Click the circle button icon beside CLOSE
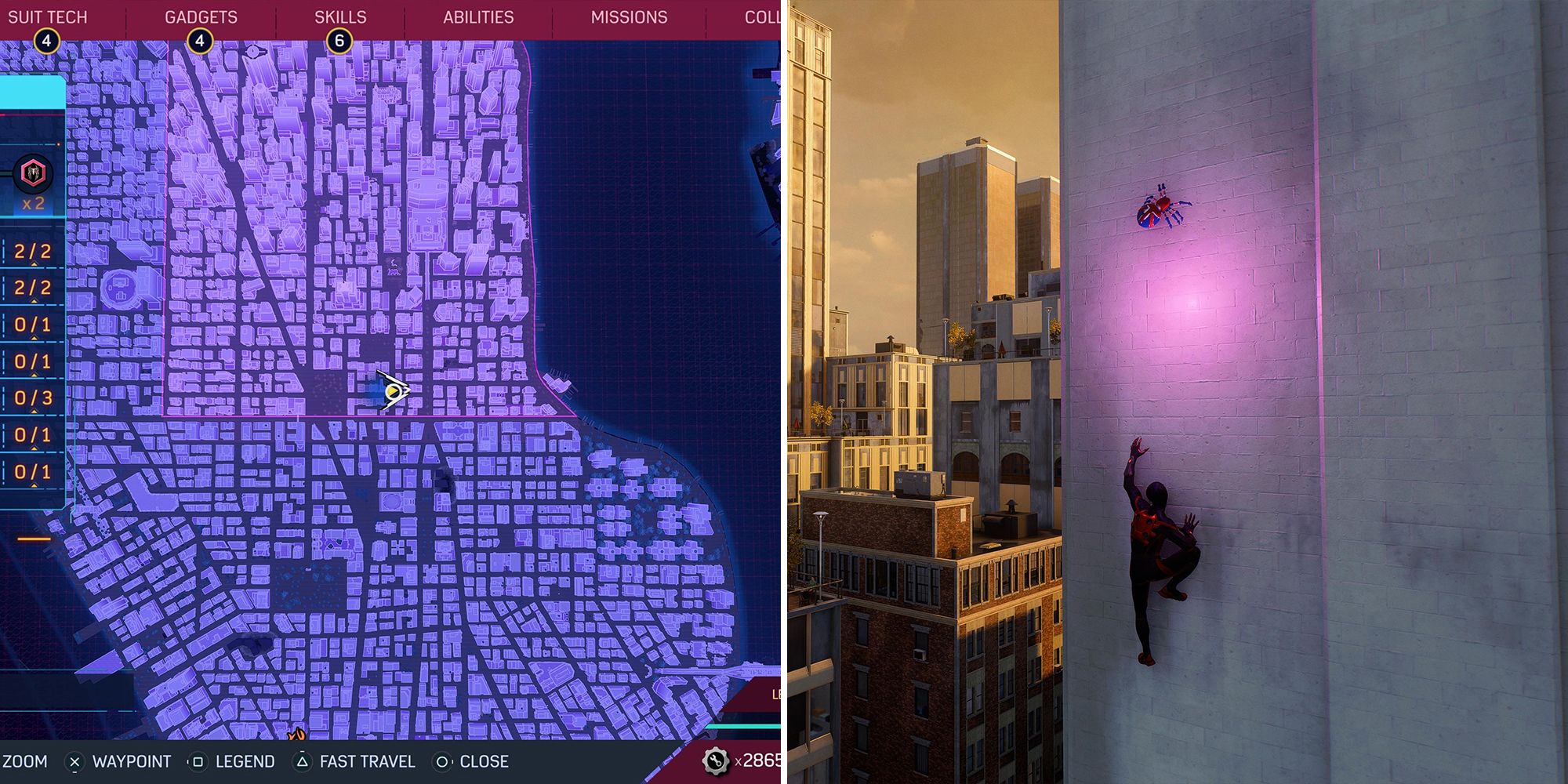Viewport: 1568px width, 784px height. [x=442, y=761]
